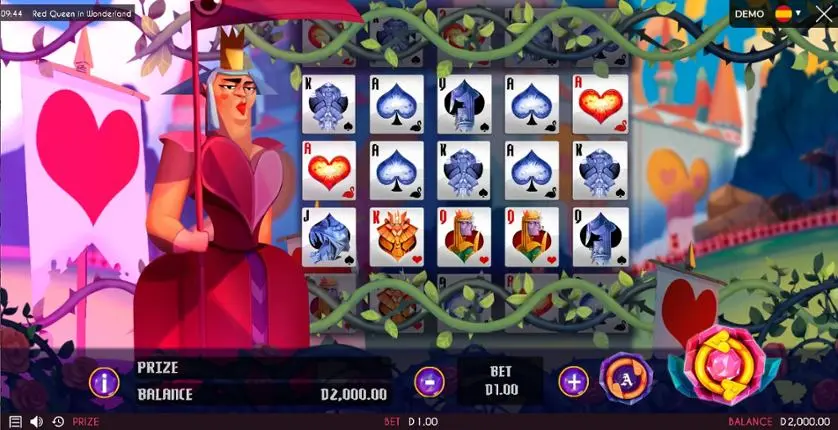This screenshot has height=430, width=838.
Task: Close the demo with the X button
Action: 824,14
